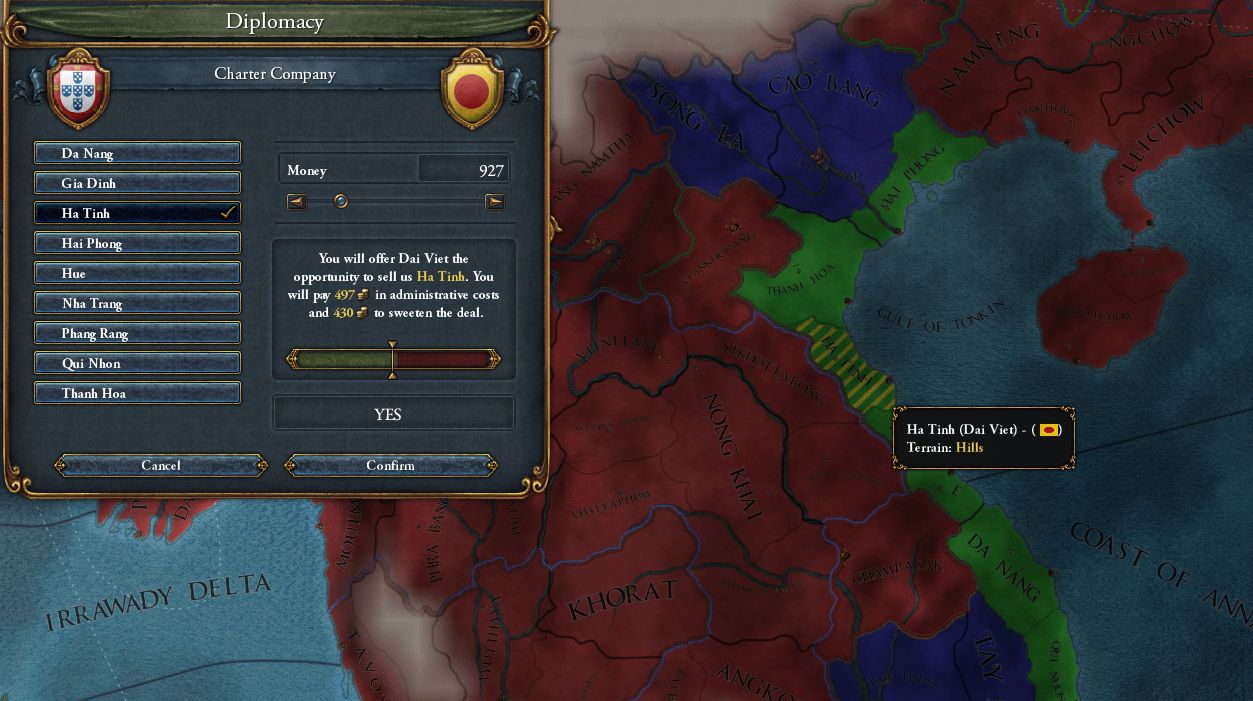Toggle the checked Ha Tinh province

(x=137, y=213)
